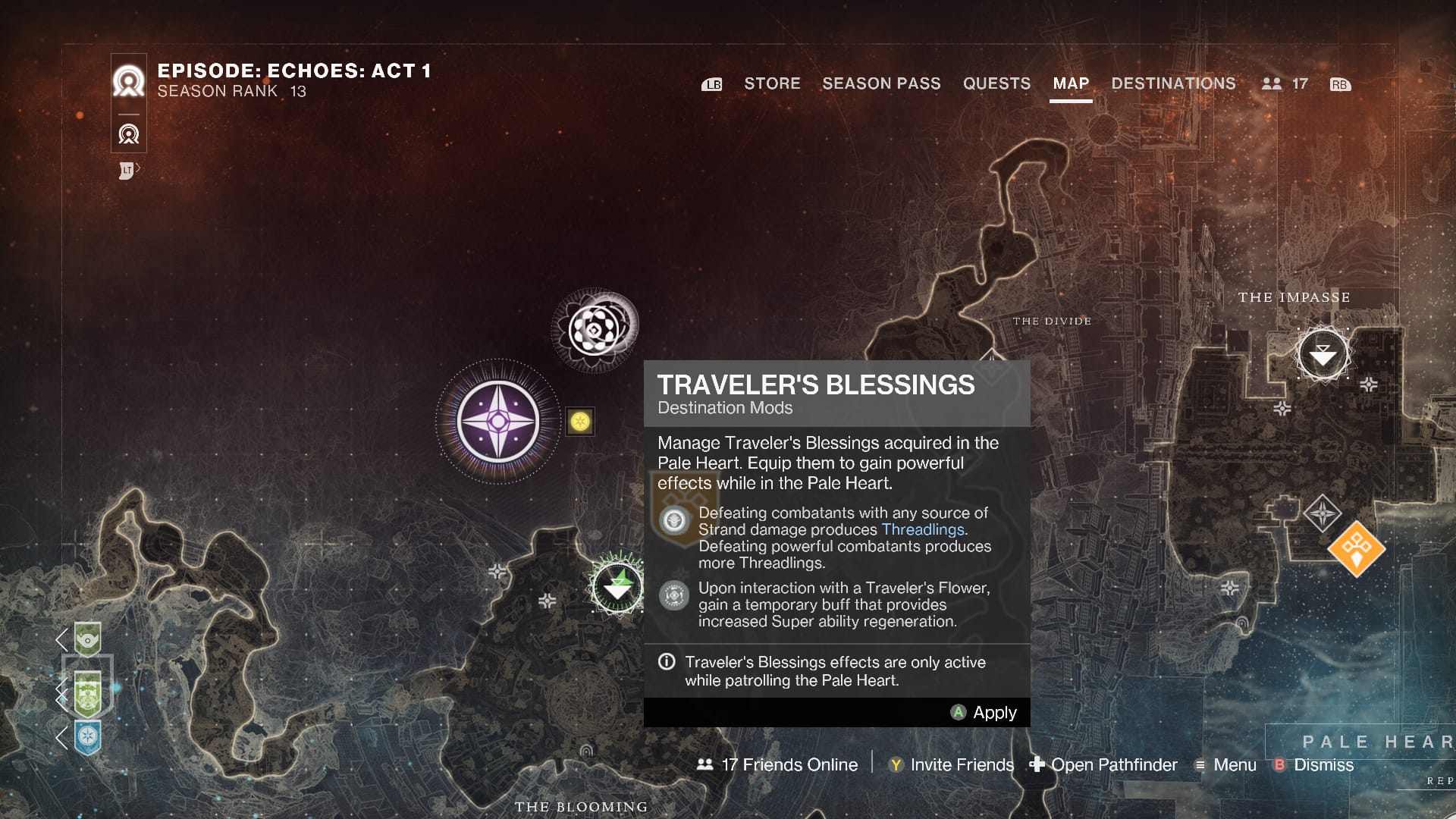The image size is (1456, 819).
Task: Open the Quests tab
Action: (996, 83)
